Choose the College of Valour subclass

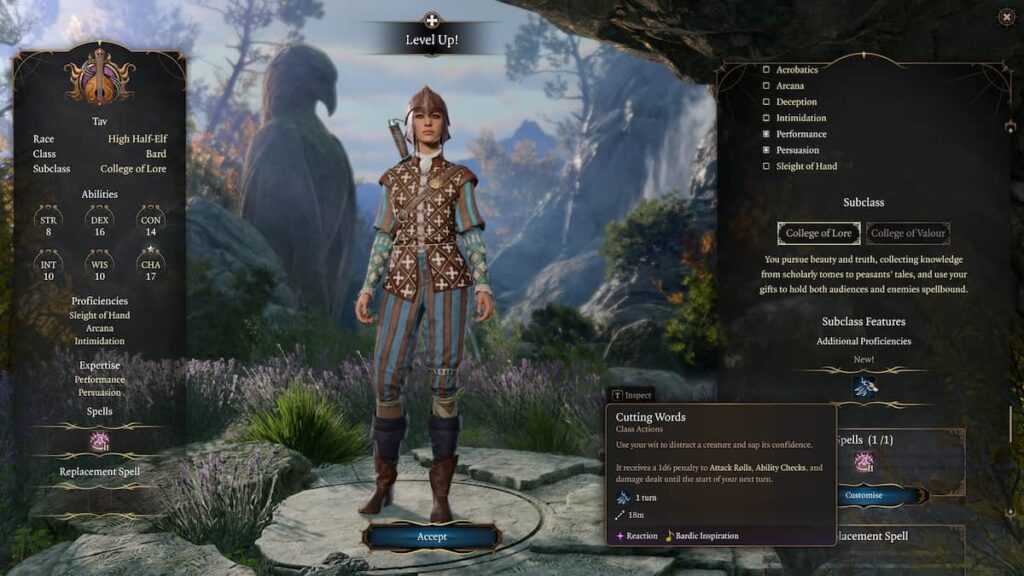click(x=908, y=233)
